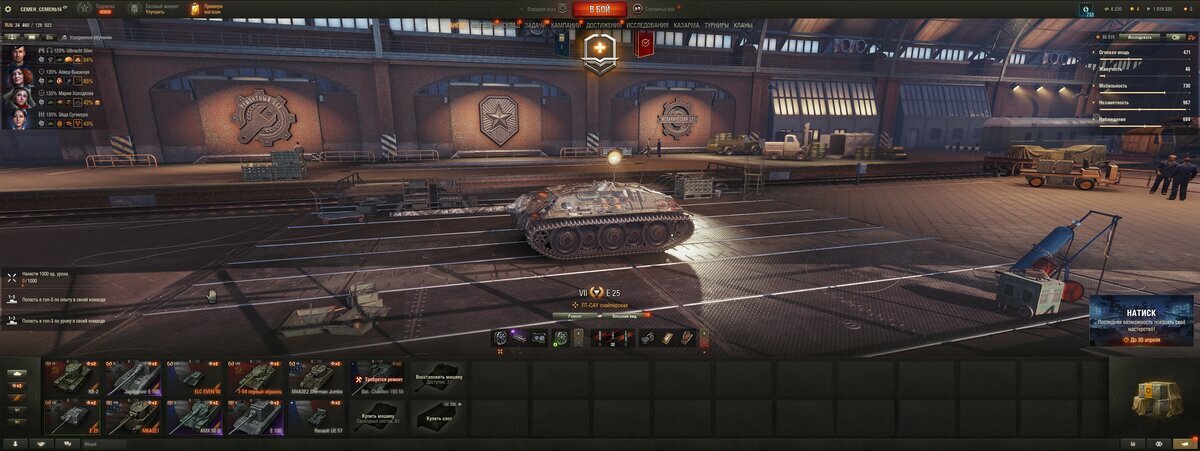The height and width of the screenshot is (451, 1200).
Task: Select the M4A3E2 Sherman Jumbo tank
Action: click(317, 377)
